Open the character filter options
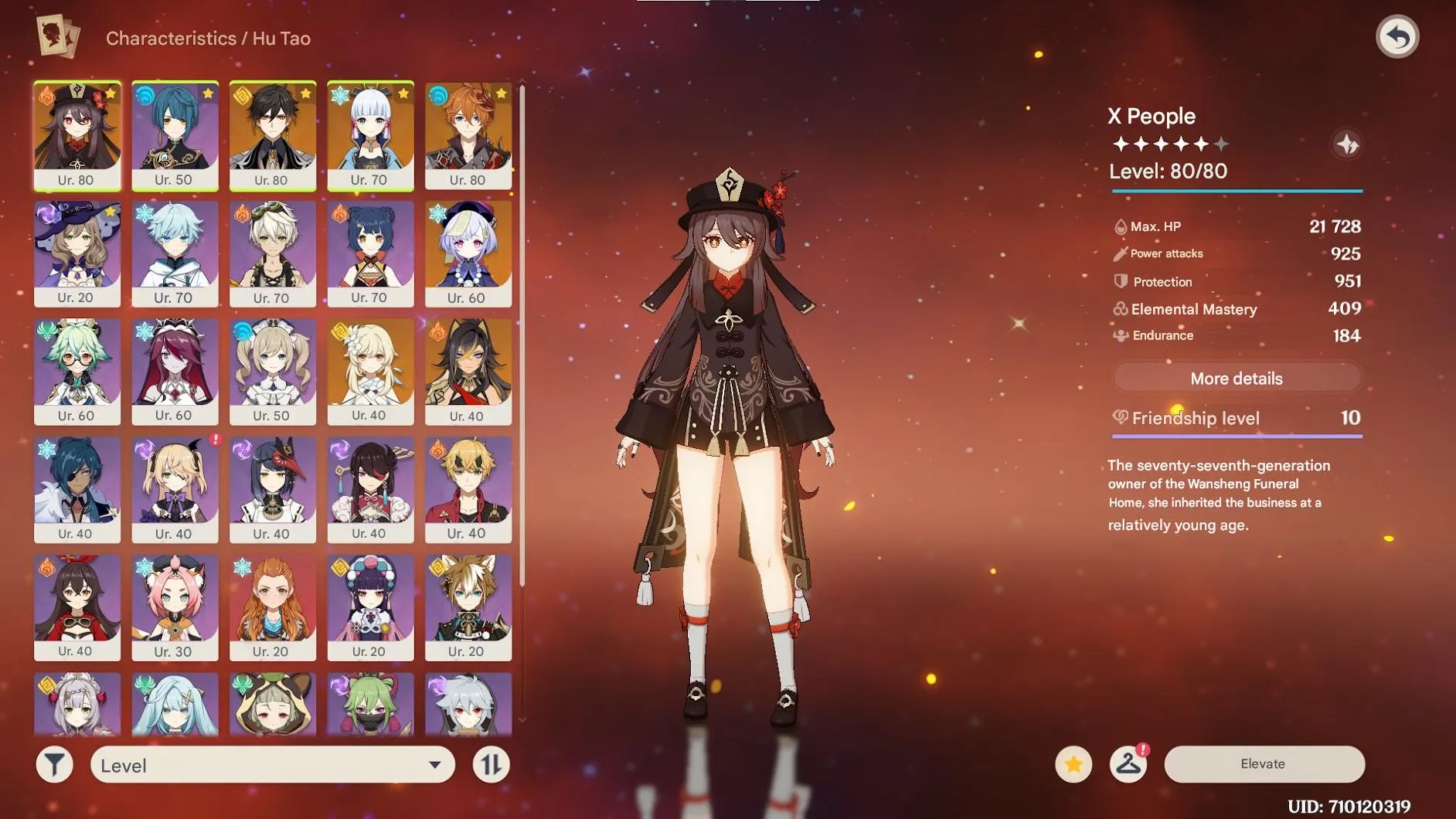Viewport: 1456px width, 819px height. pyautogui.click(x=54, y=764)
